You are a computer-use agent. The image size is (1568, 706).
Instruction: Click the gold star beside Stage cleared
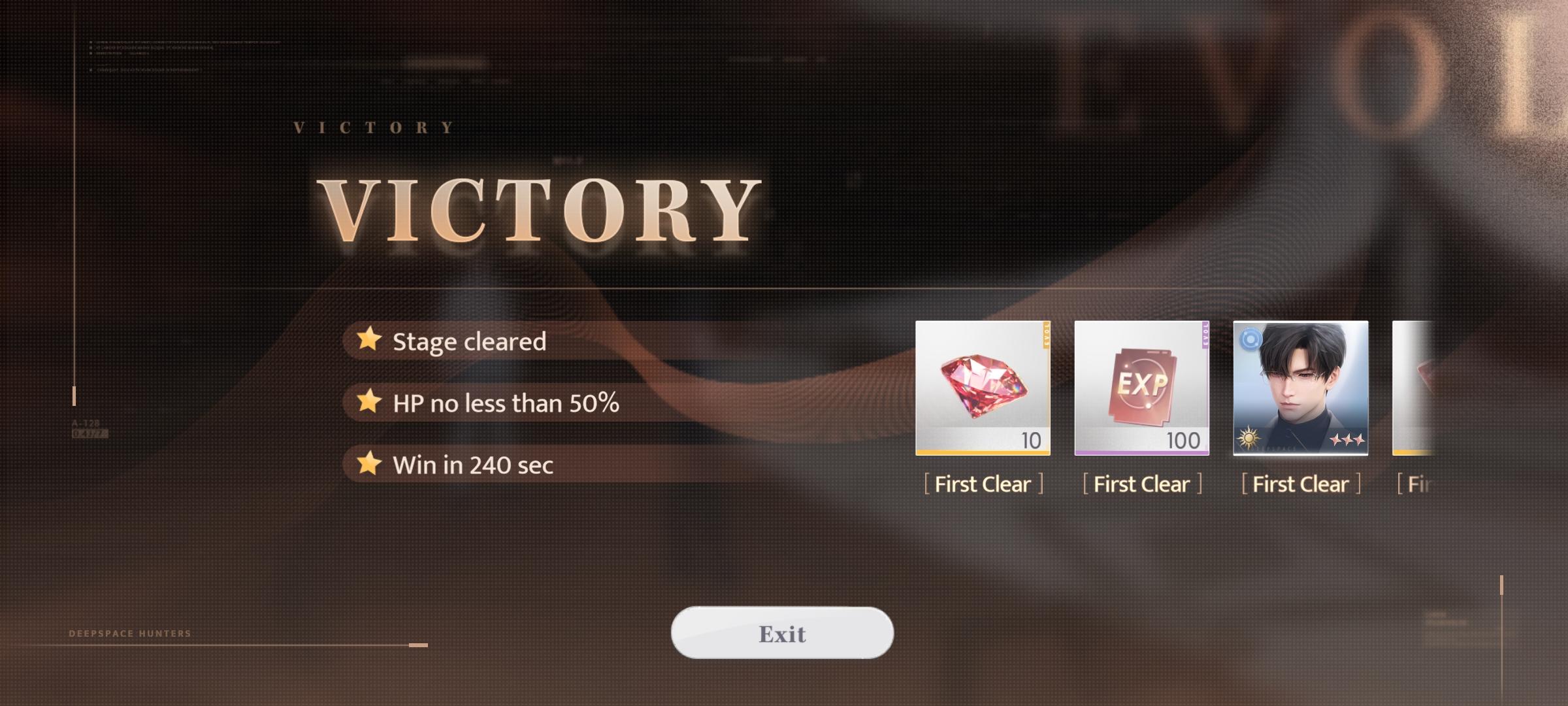coord(368,341)
